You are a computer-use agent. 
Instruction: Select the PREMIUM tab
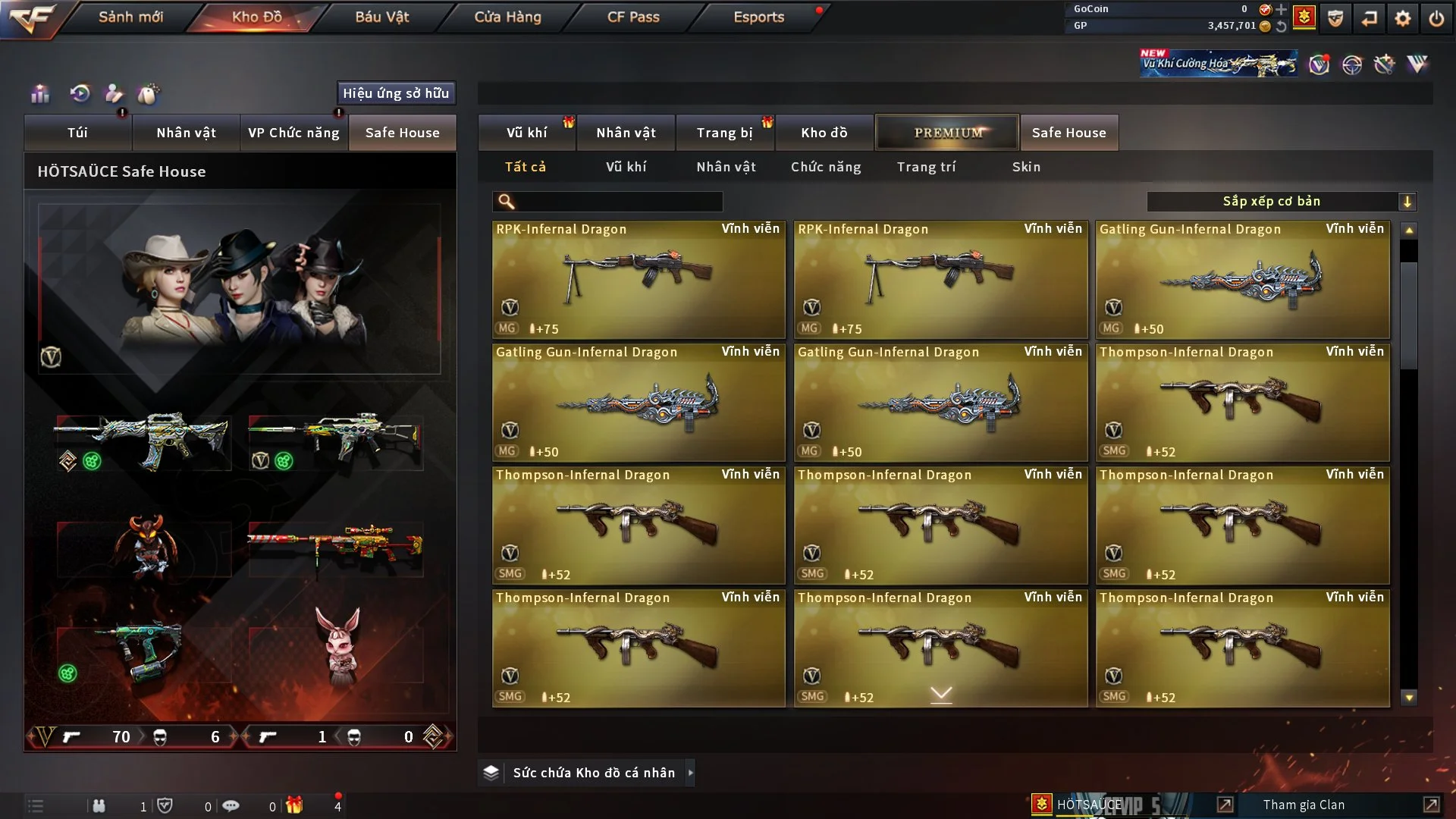tap(947, 133)
